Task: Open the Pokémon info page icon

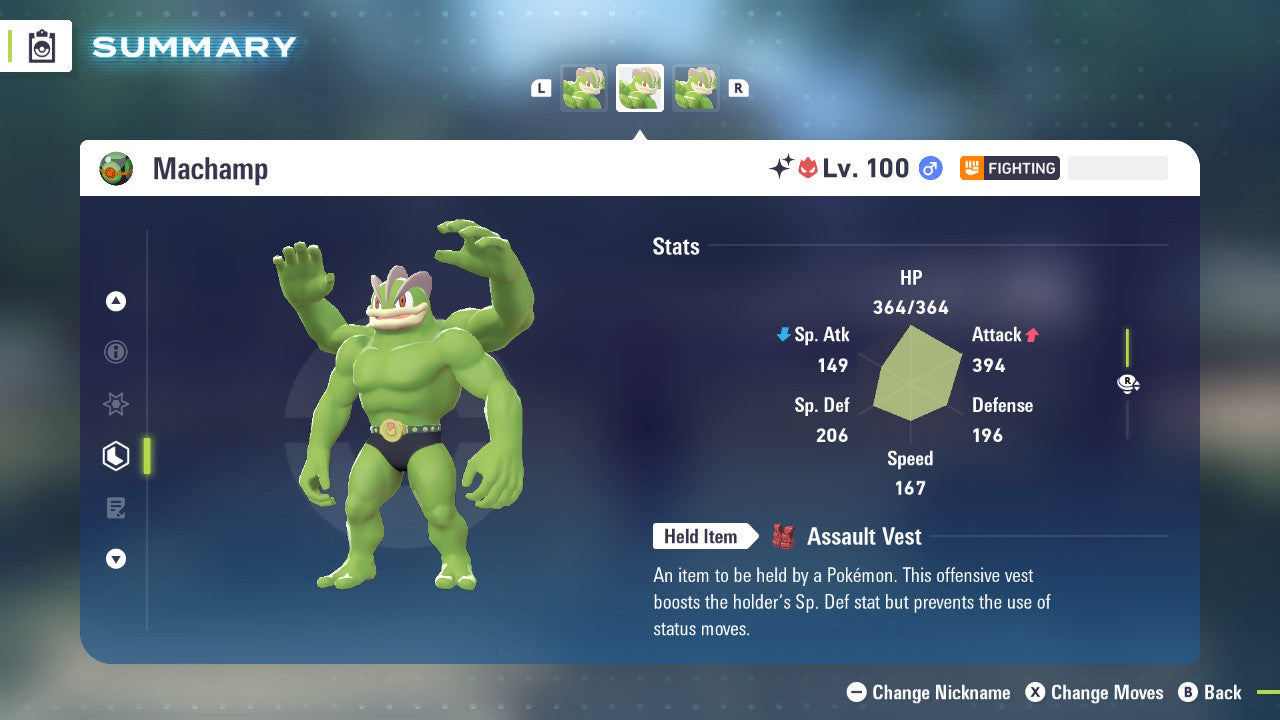Action: tap(116, 353)
